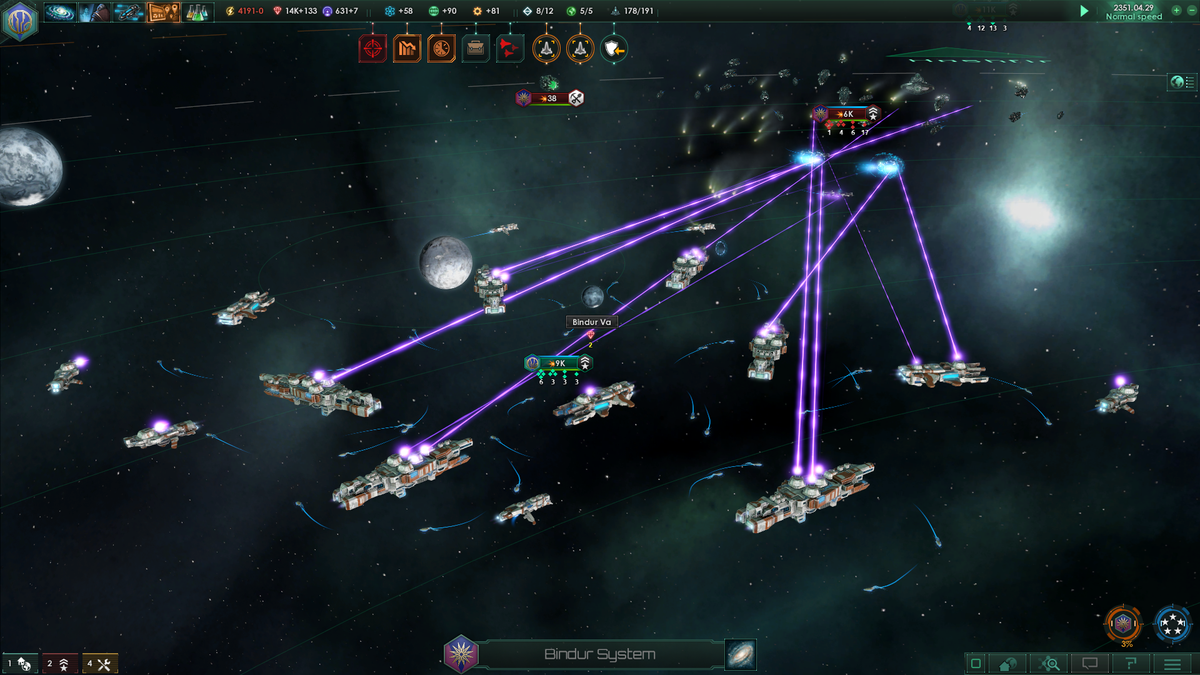Click the Bindur System name bar
This screenshot has height=675, width=1200.
pos(600,655)
